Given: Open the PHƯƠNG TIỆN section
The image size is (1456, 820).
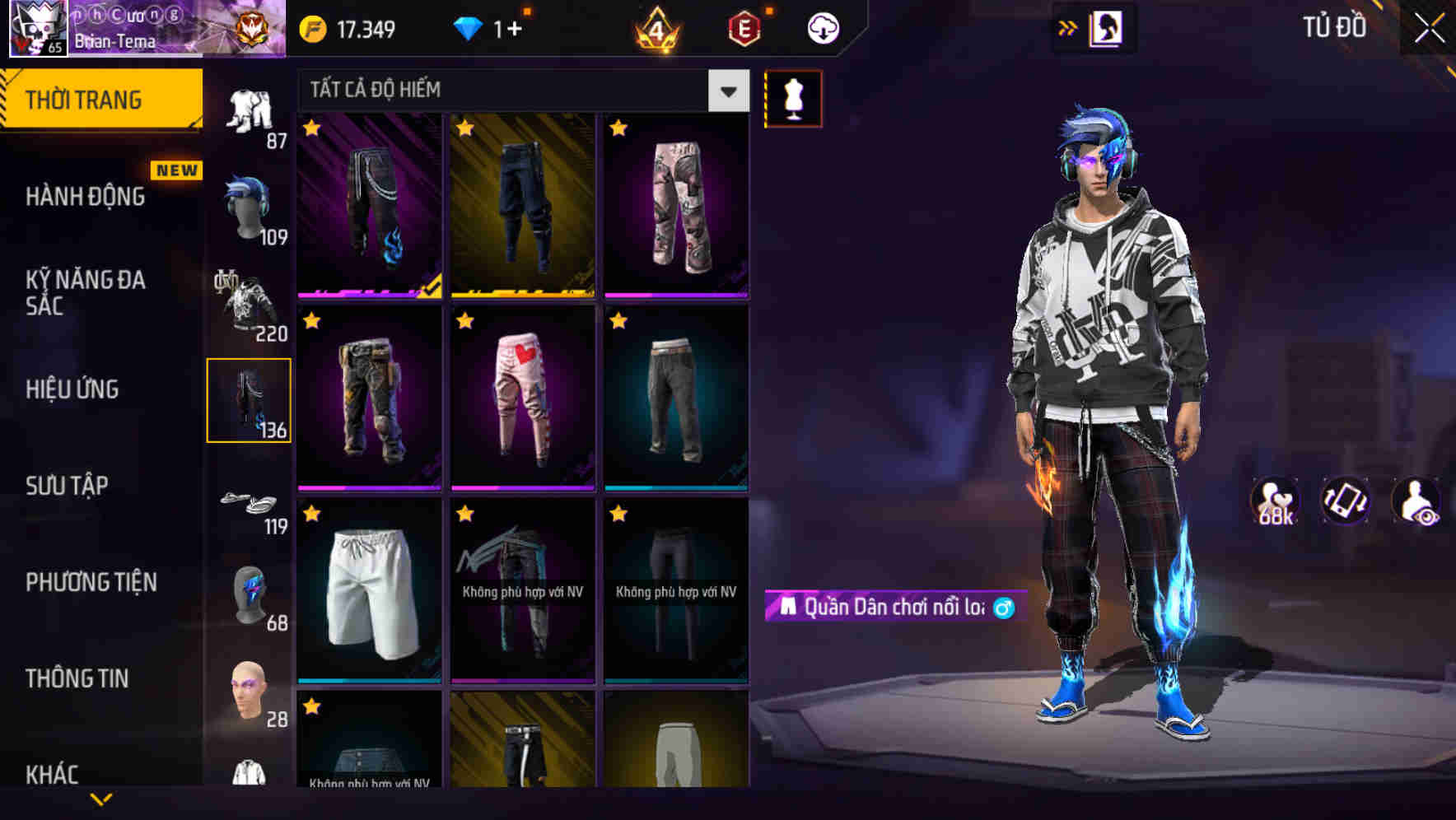Looking at the screenshot, I should pos(91,581).
